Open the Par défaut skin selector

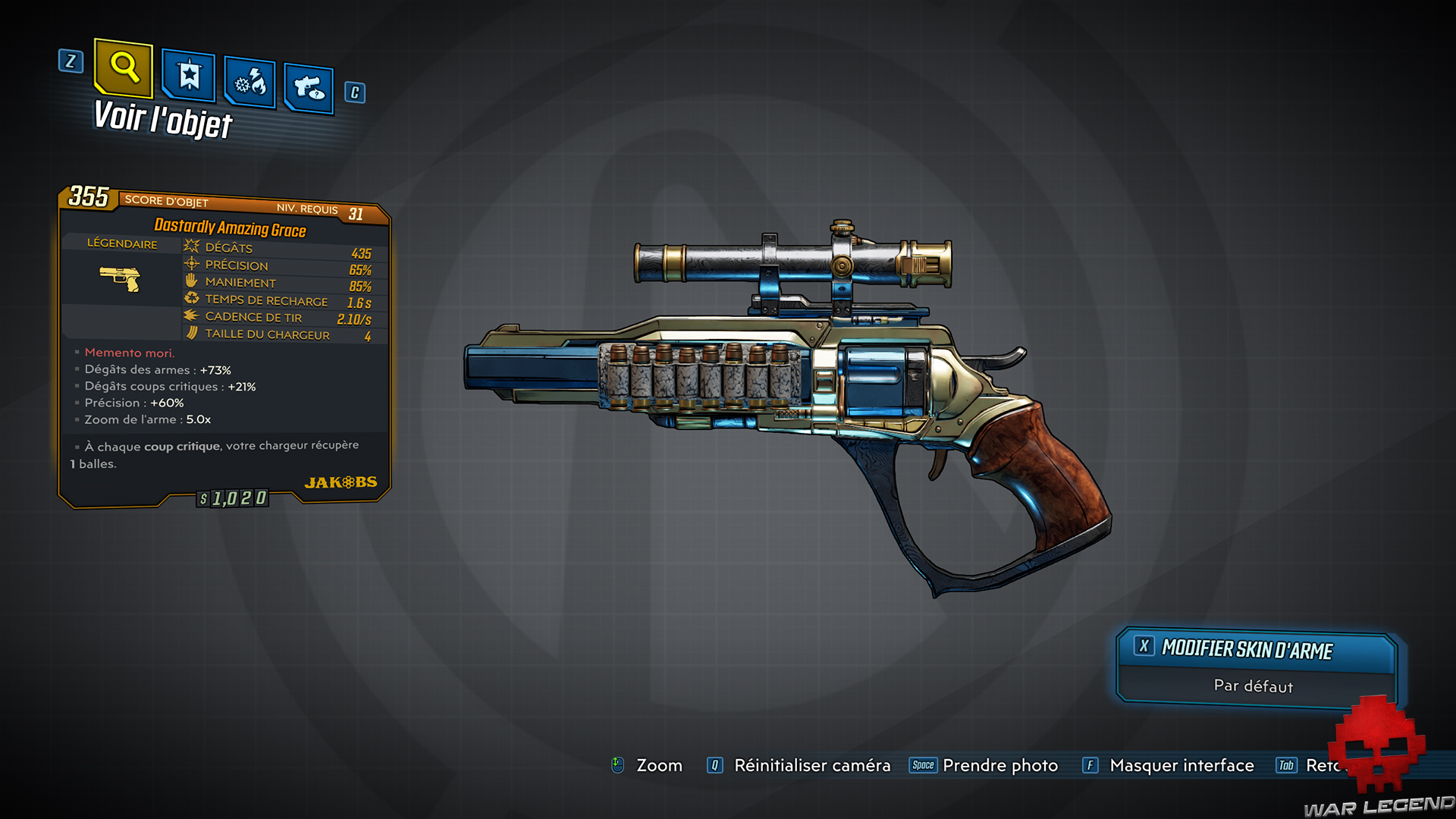point(1253,686)
